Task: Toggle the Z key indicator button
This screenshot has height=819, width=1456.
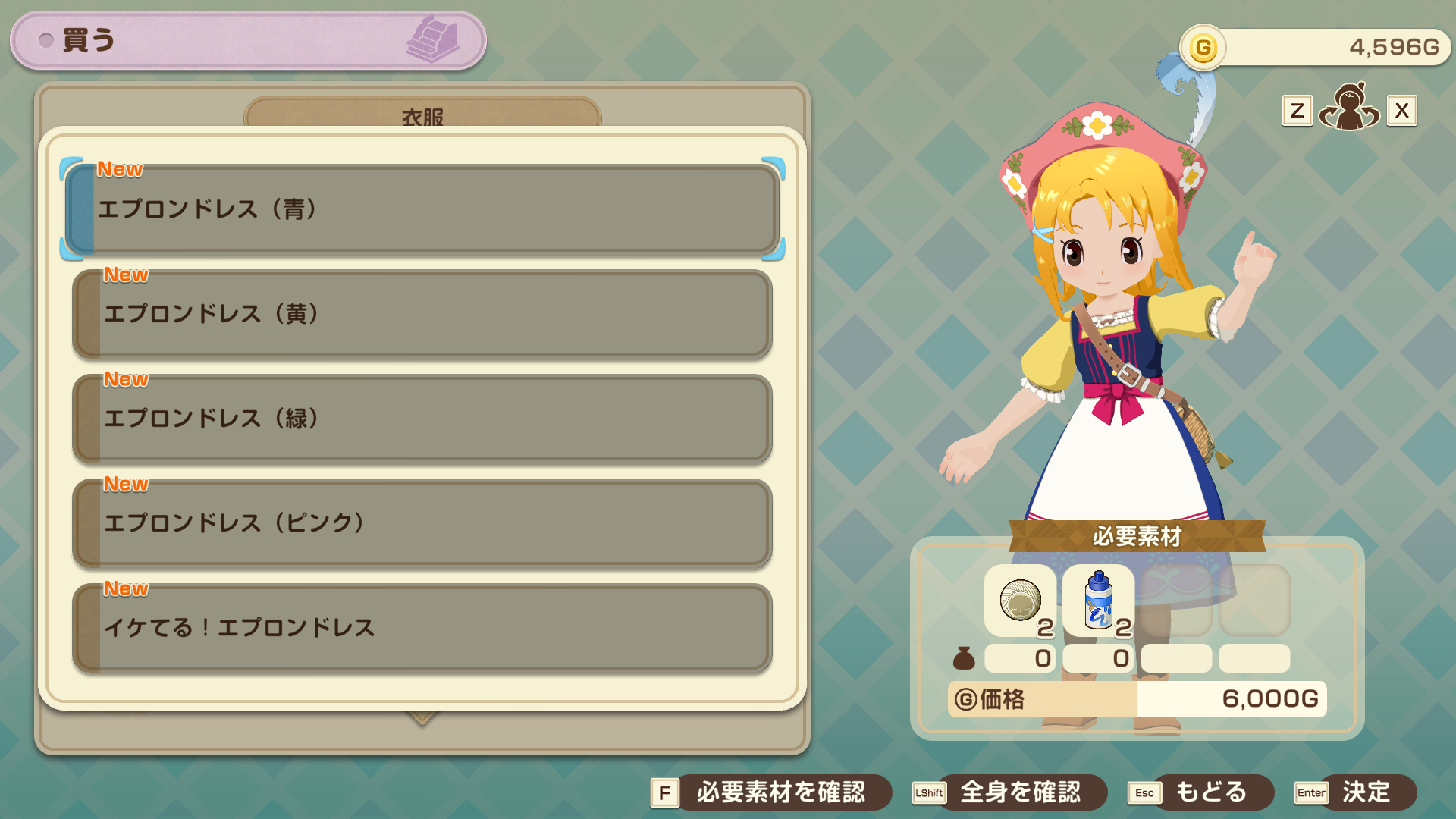Action: [x=1297, y=110]
